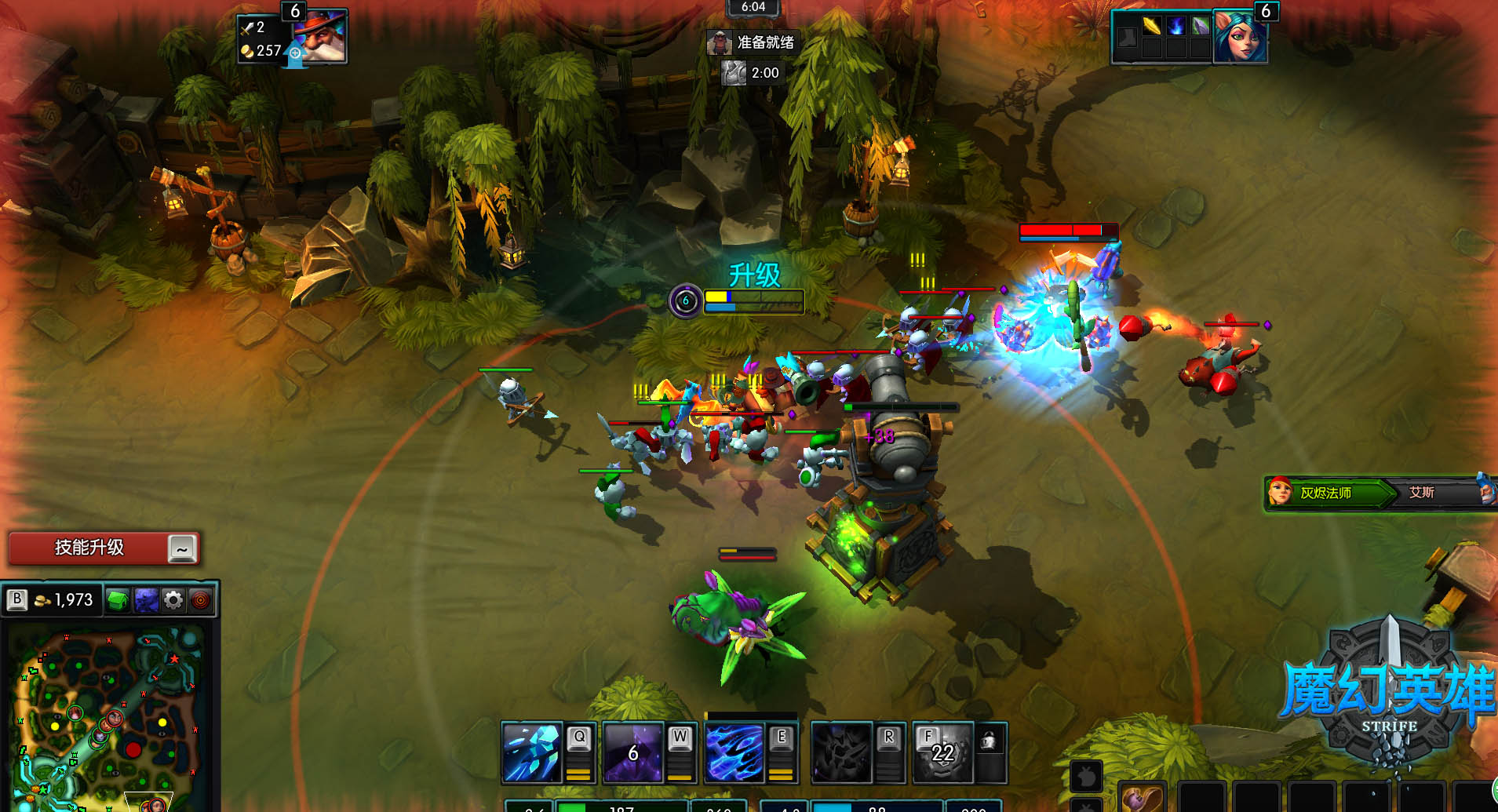Cast the ice shard Q ability
1498x812 pixels.
click(532, 753)
